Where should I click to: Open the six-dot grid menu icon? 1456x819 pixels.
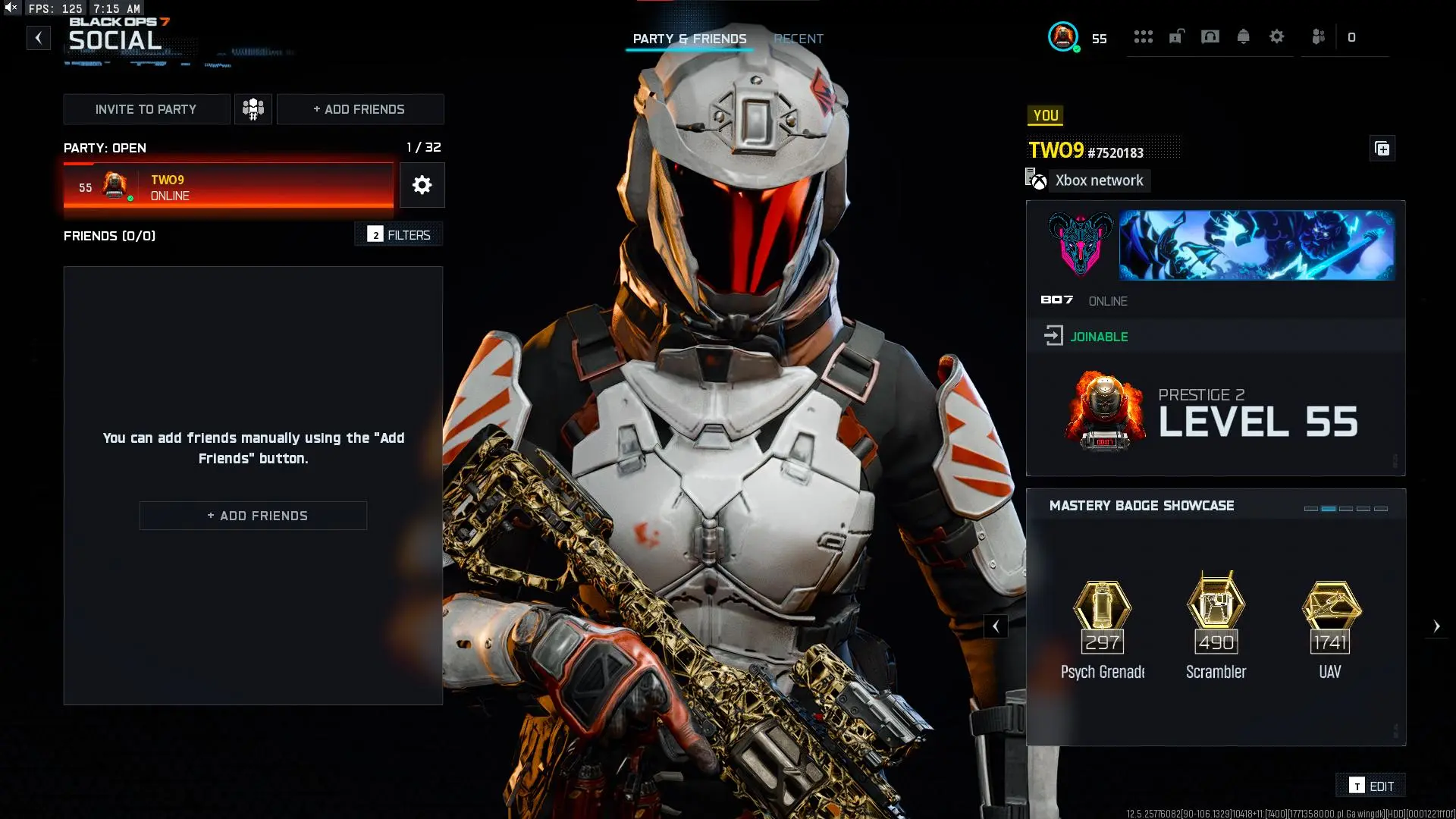[x=1143, y=36]
